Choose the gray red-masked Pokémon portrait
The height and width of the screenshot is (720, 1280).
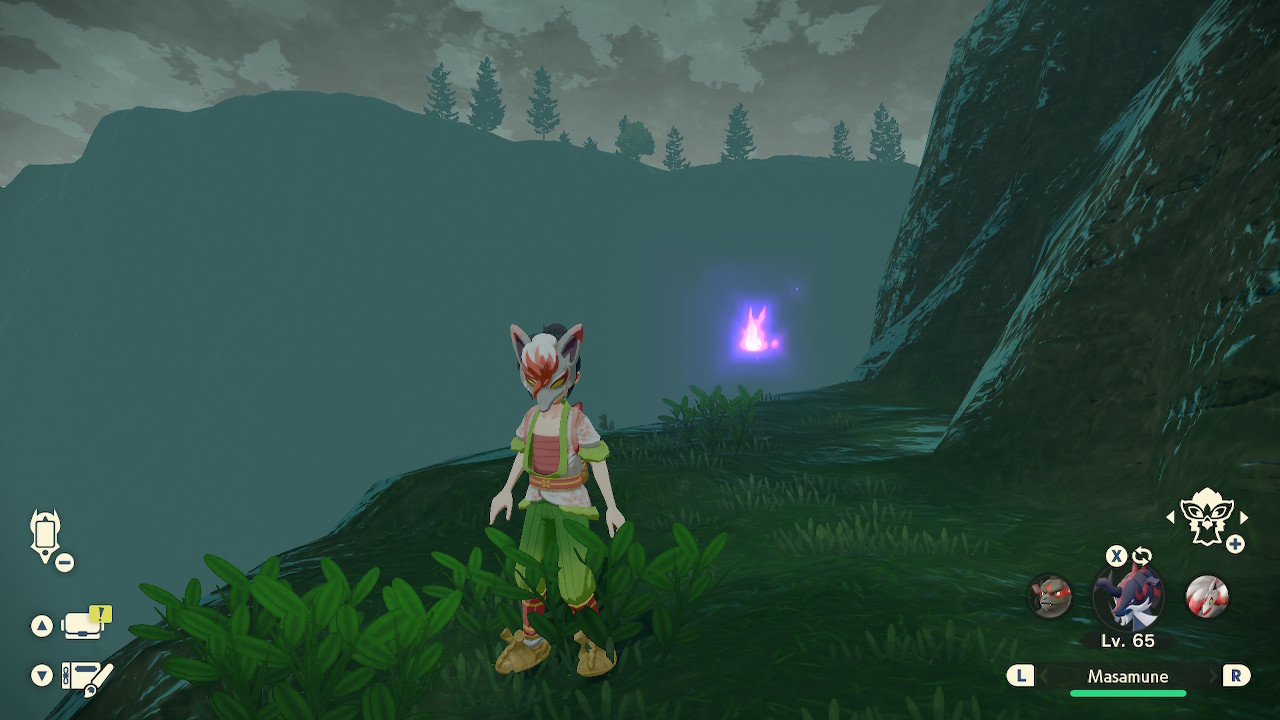(1050, 596)
